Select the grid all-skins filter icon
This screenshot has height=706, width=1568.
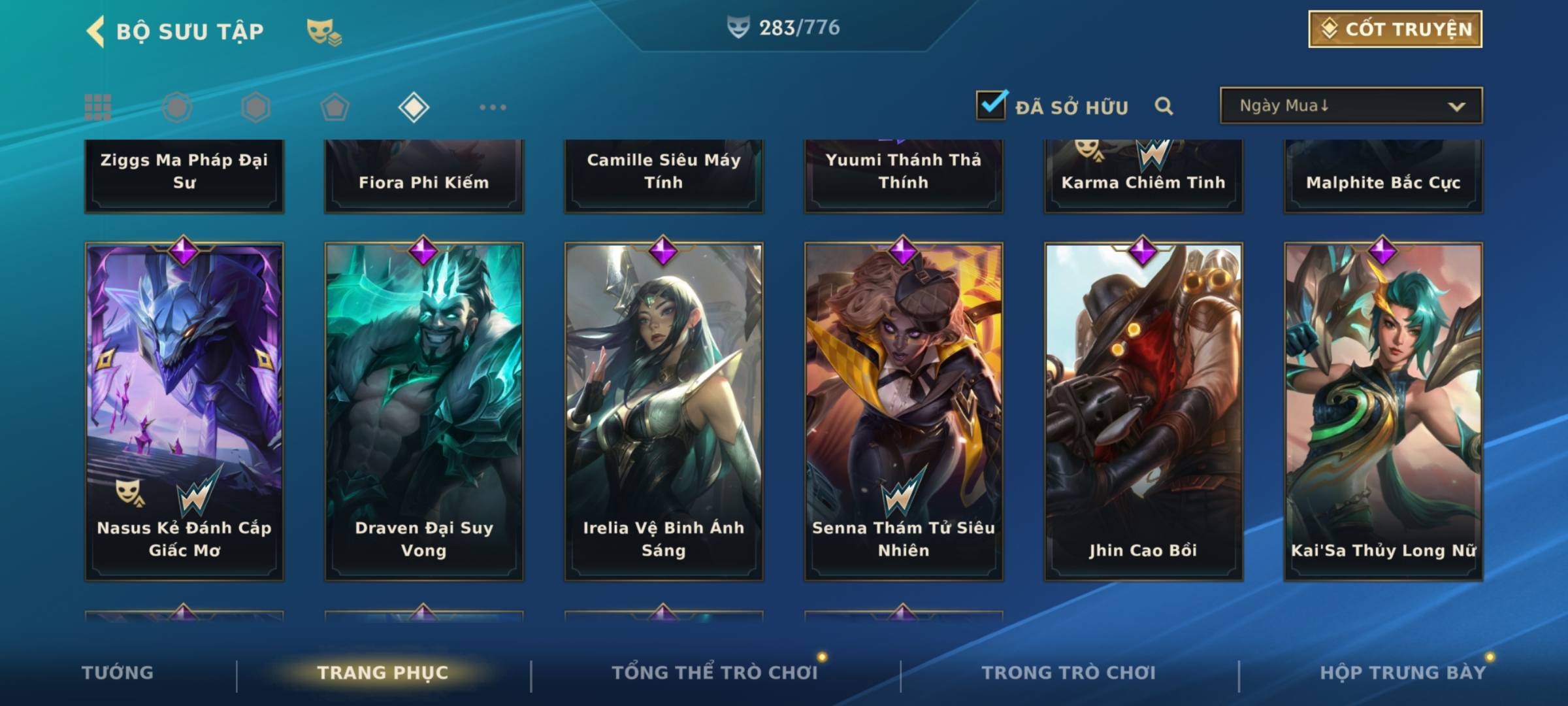pos(98,107)
